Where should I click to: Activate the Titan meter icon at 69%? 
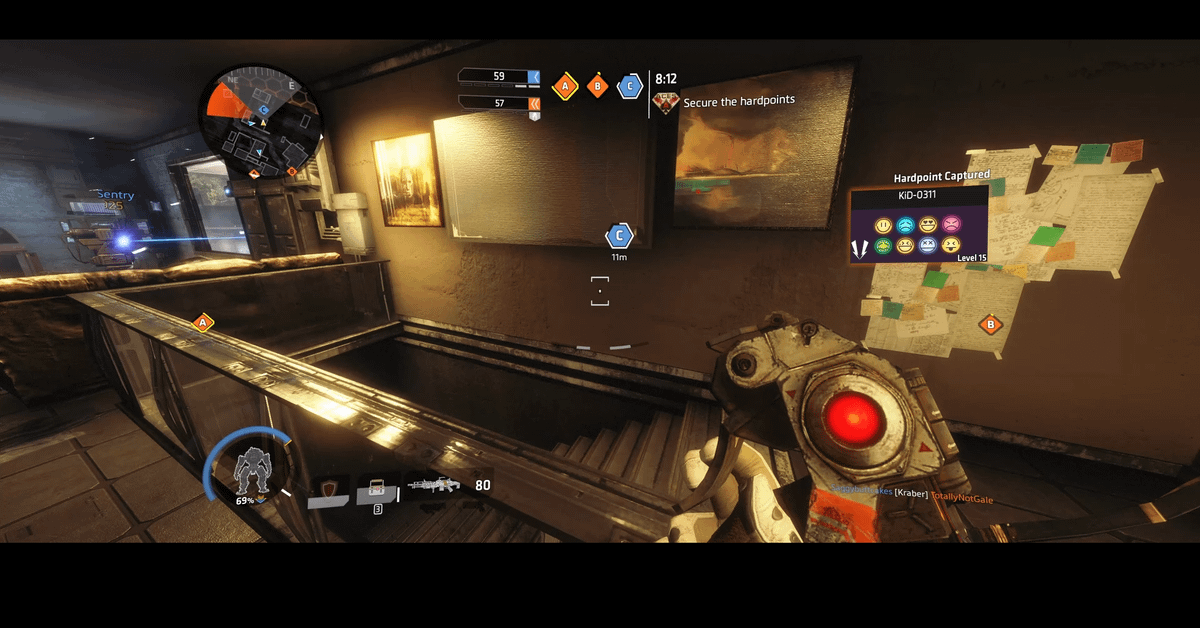coord(247,470)
